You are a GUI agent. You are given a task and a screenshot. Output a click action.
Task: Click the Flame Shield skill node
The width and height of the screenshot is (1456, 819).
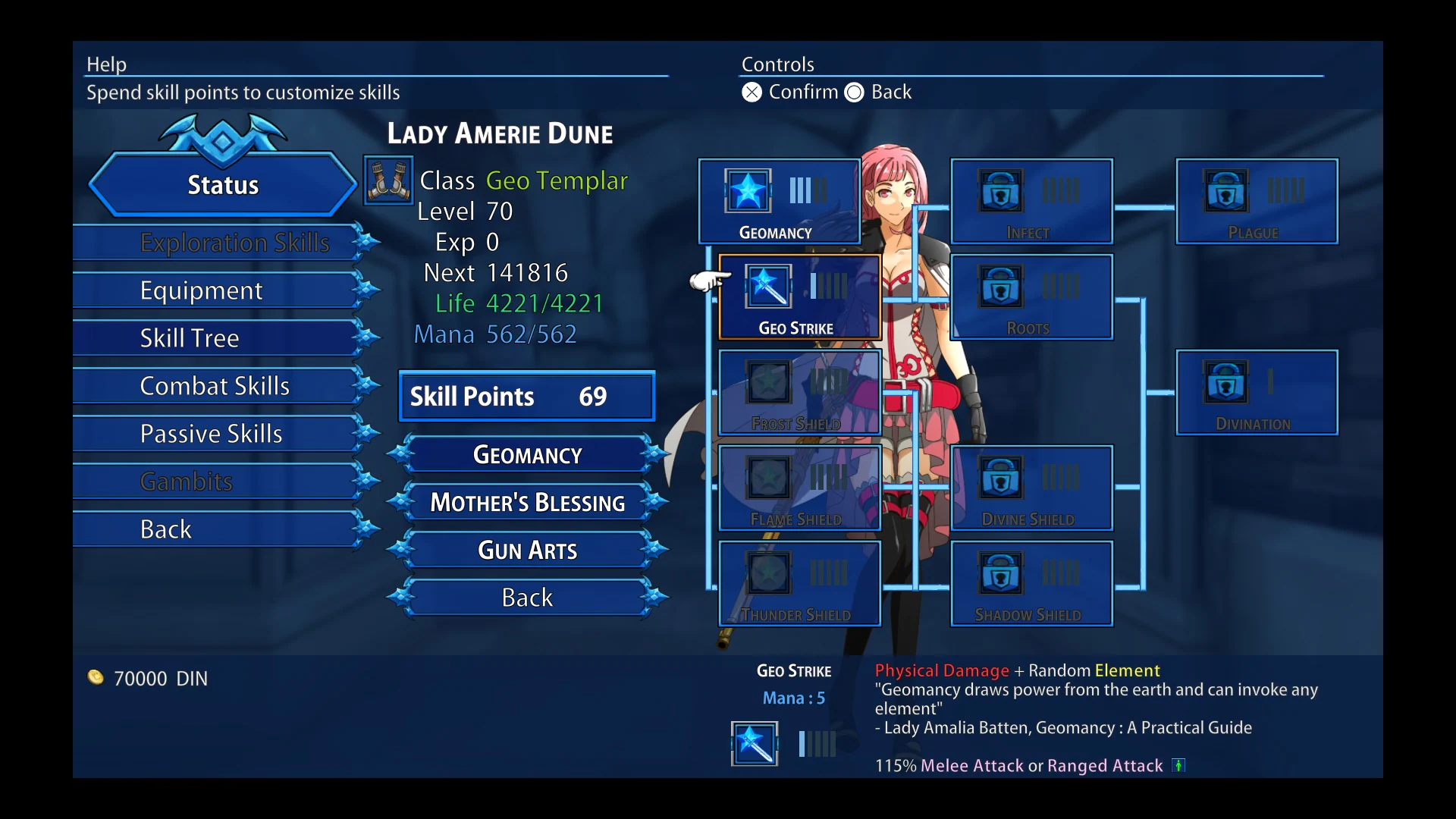pos(767,479)
